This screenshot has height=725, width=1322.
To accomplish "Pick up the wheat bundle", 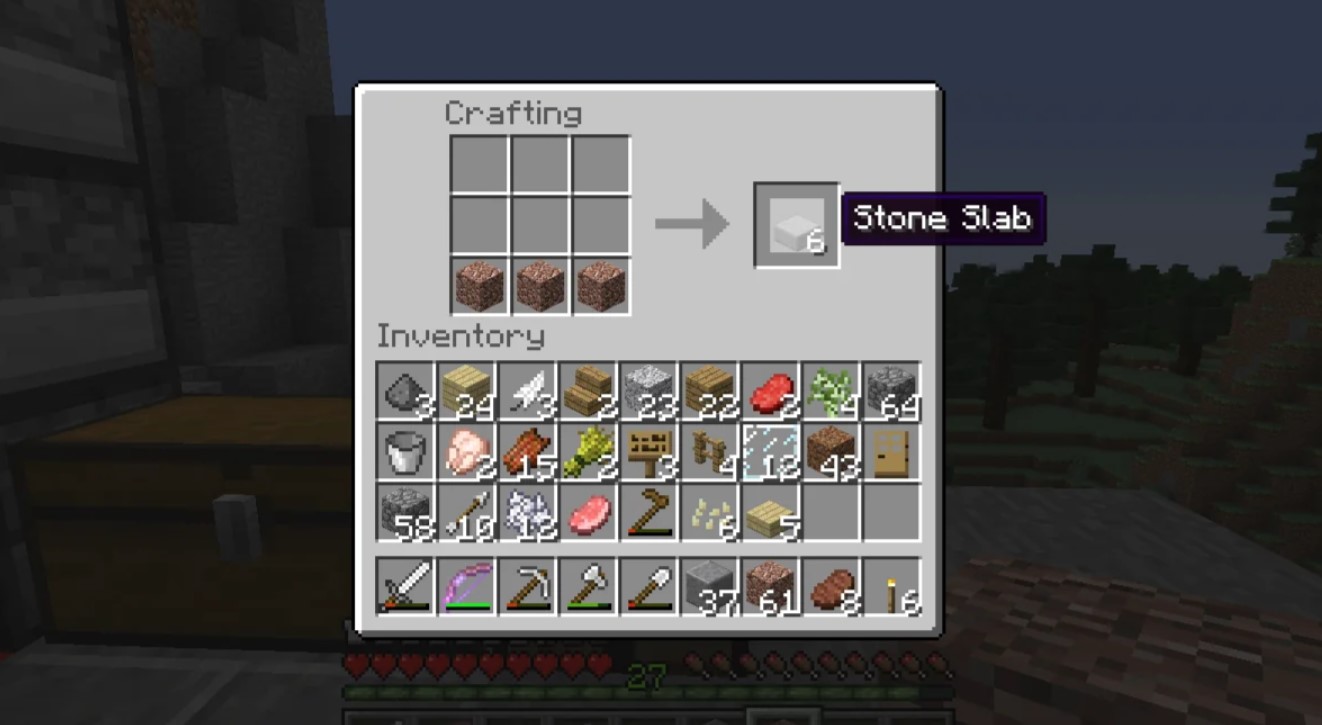I will point(588,452).
